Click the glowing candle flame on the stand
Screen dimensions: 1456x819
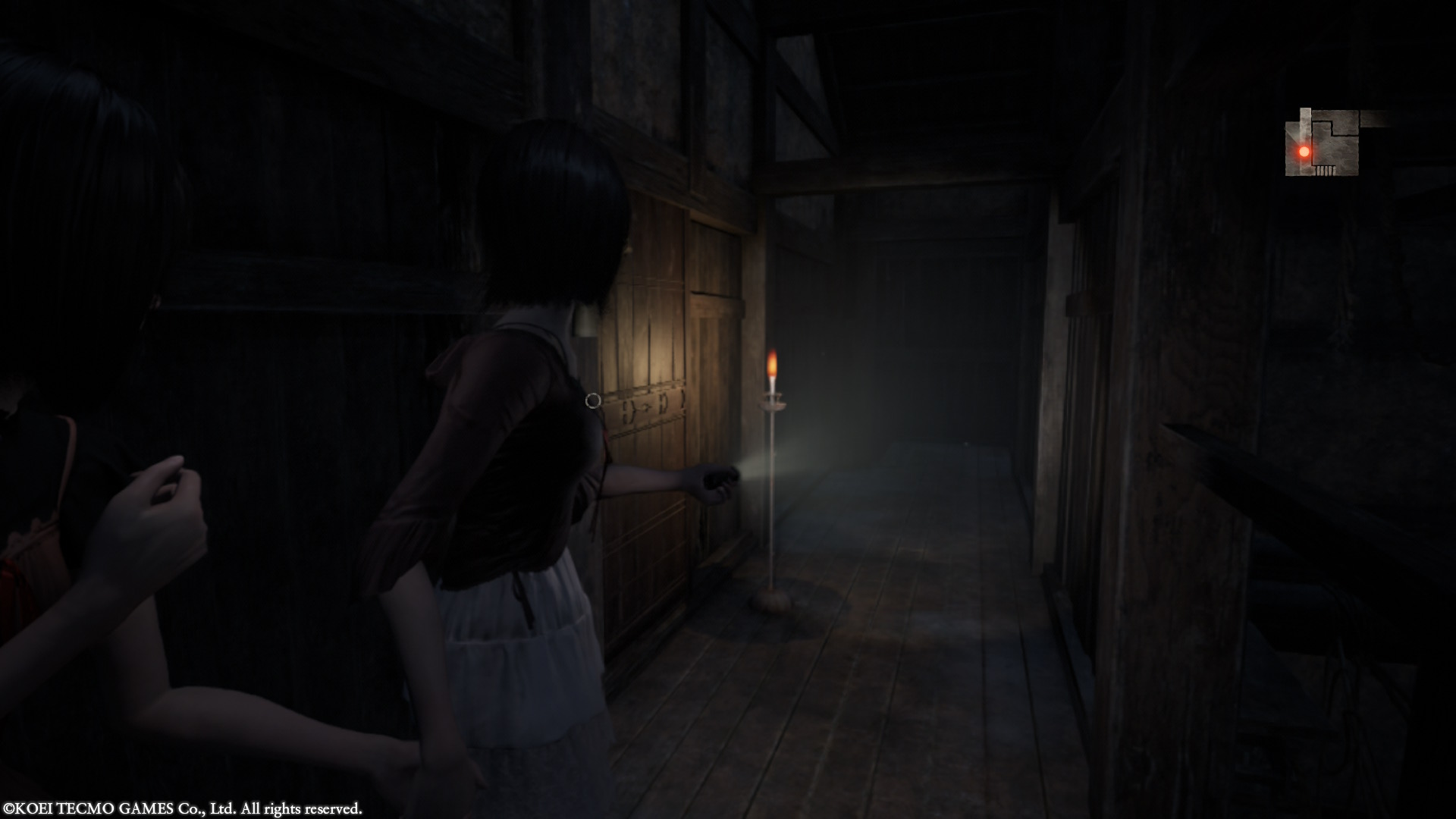tap(773, 364)
